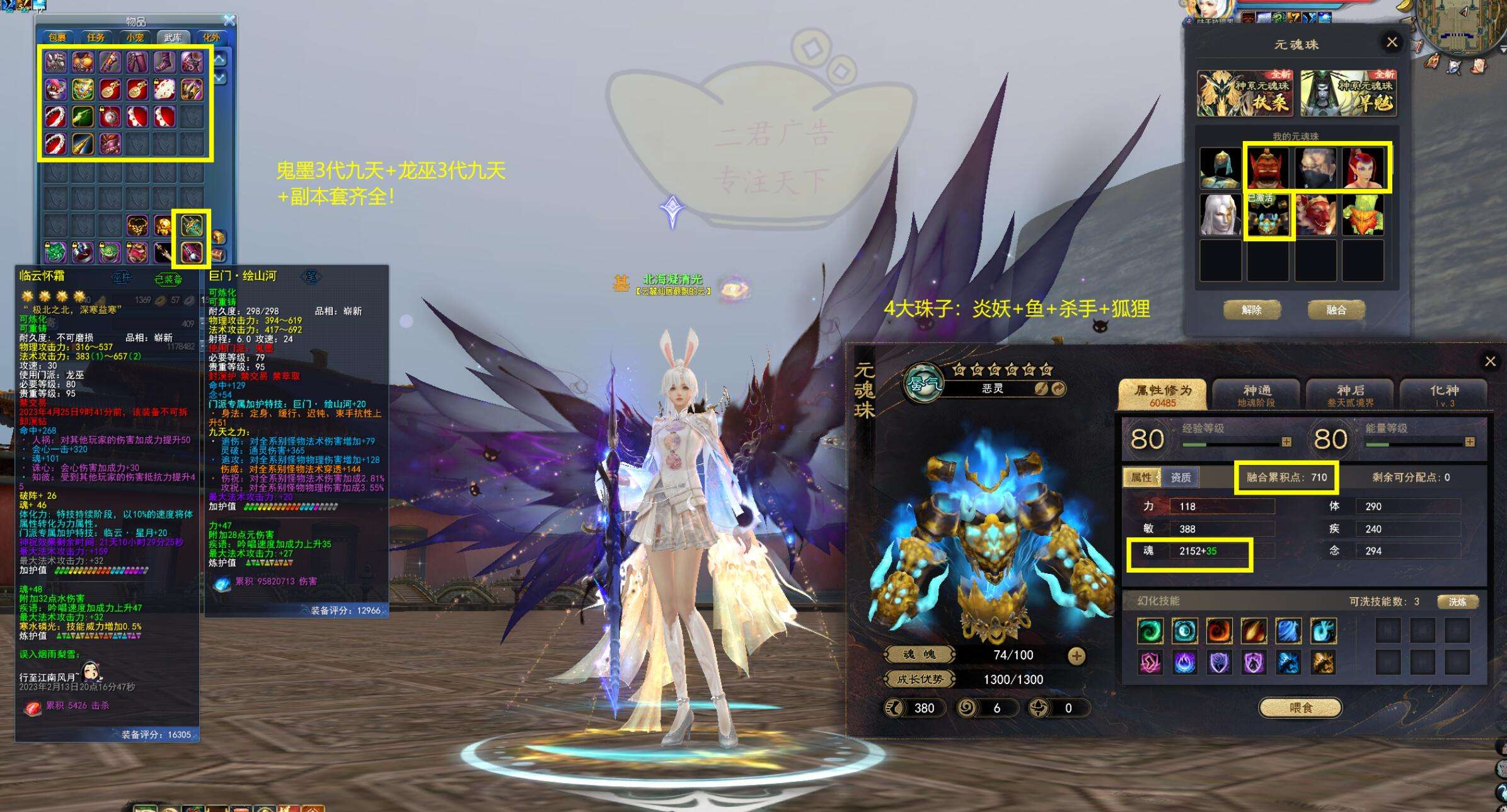Switch to the 化外 inventory tab

211,38
